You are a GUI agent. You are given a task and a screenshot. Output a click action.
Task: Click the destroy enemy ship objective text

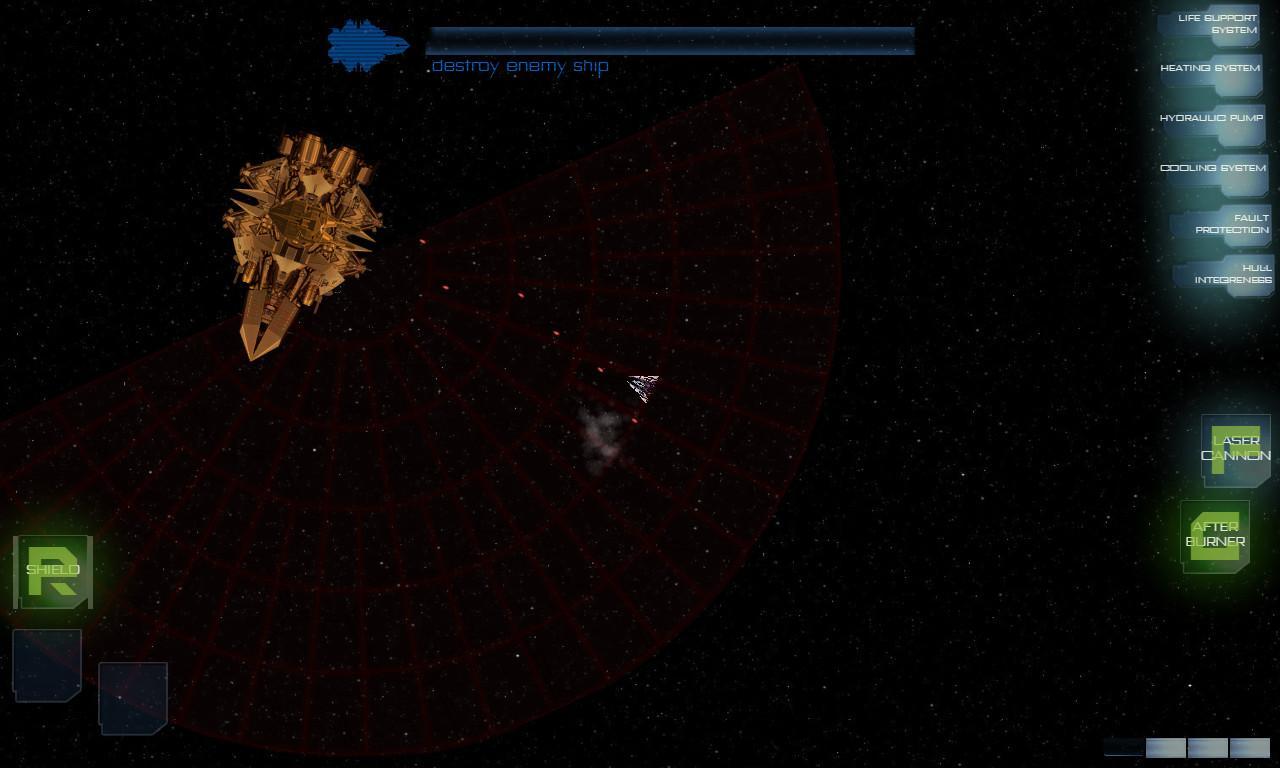tap(519, 65)
